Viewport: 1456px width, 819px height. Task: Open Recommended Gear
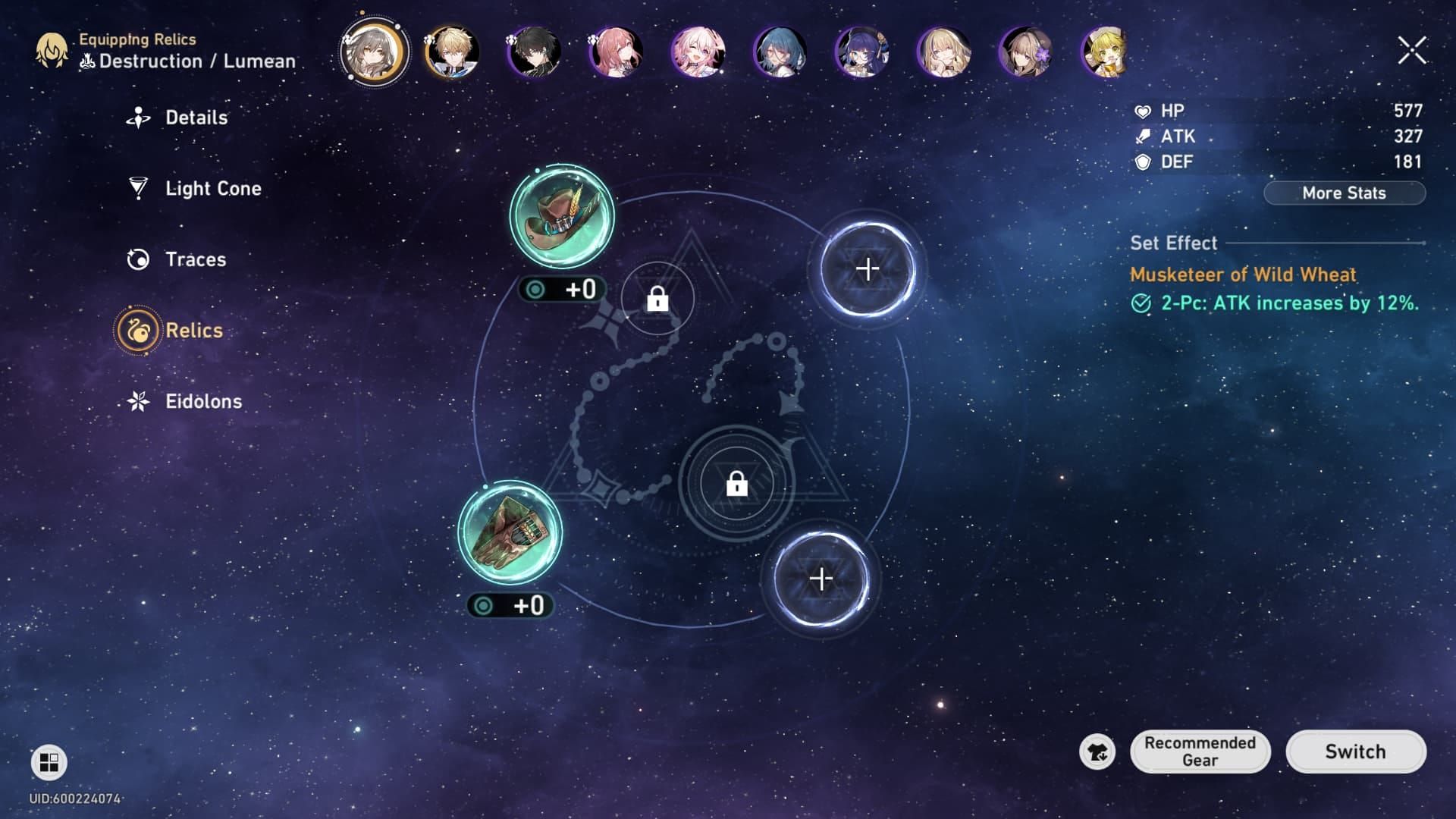[x=1200, y=752]
